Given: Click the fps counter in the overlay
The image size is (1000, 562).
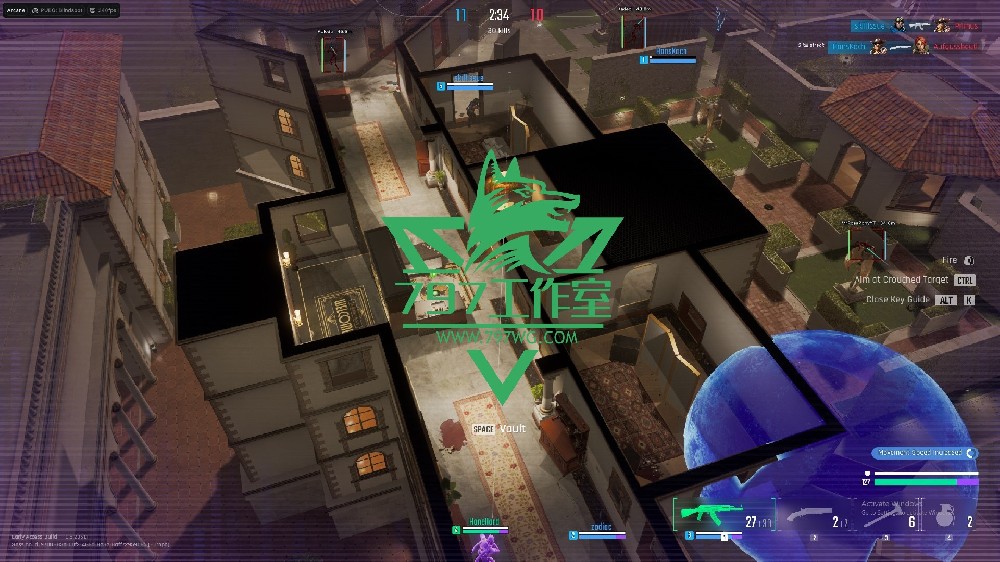Looking at the screenshot, I should [x=104, y=10].
